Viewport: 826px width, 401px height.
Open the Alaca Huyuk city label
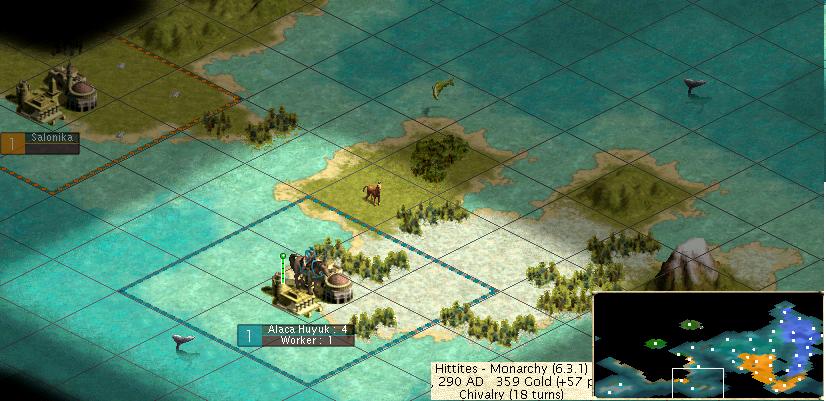pyautogui.click(x=307, y=329)
